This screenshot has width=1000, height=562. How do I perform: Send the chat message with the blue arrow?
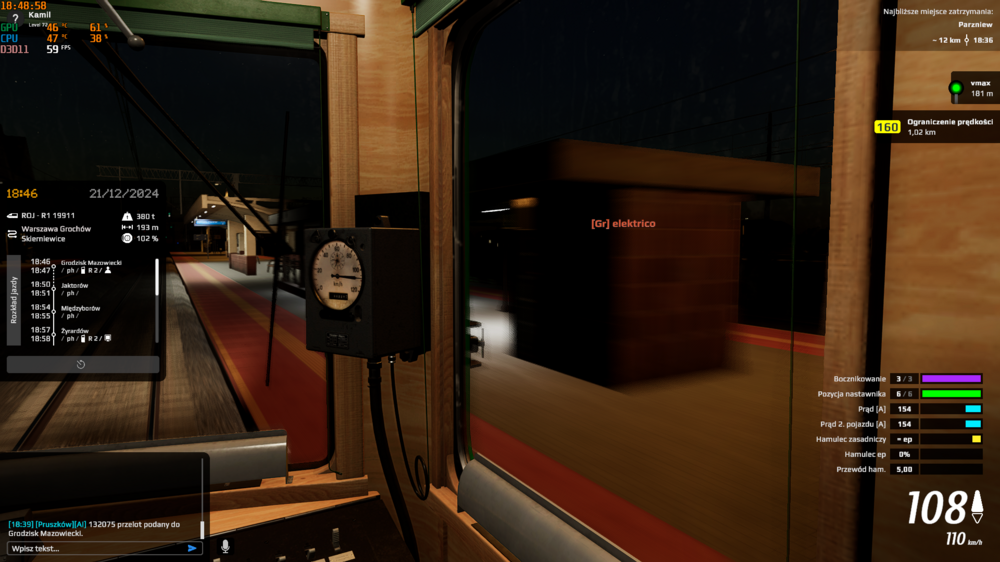tap(192, 548)
